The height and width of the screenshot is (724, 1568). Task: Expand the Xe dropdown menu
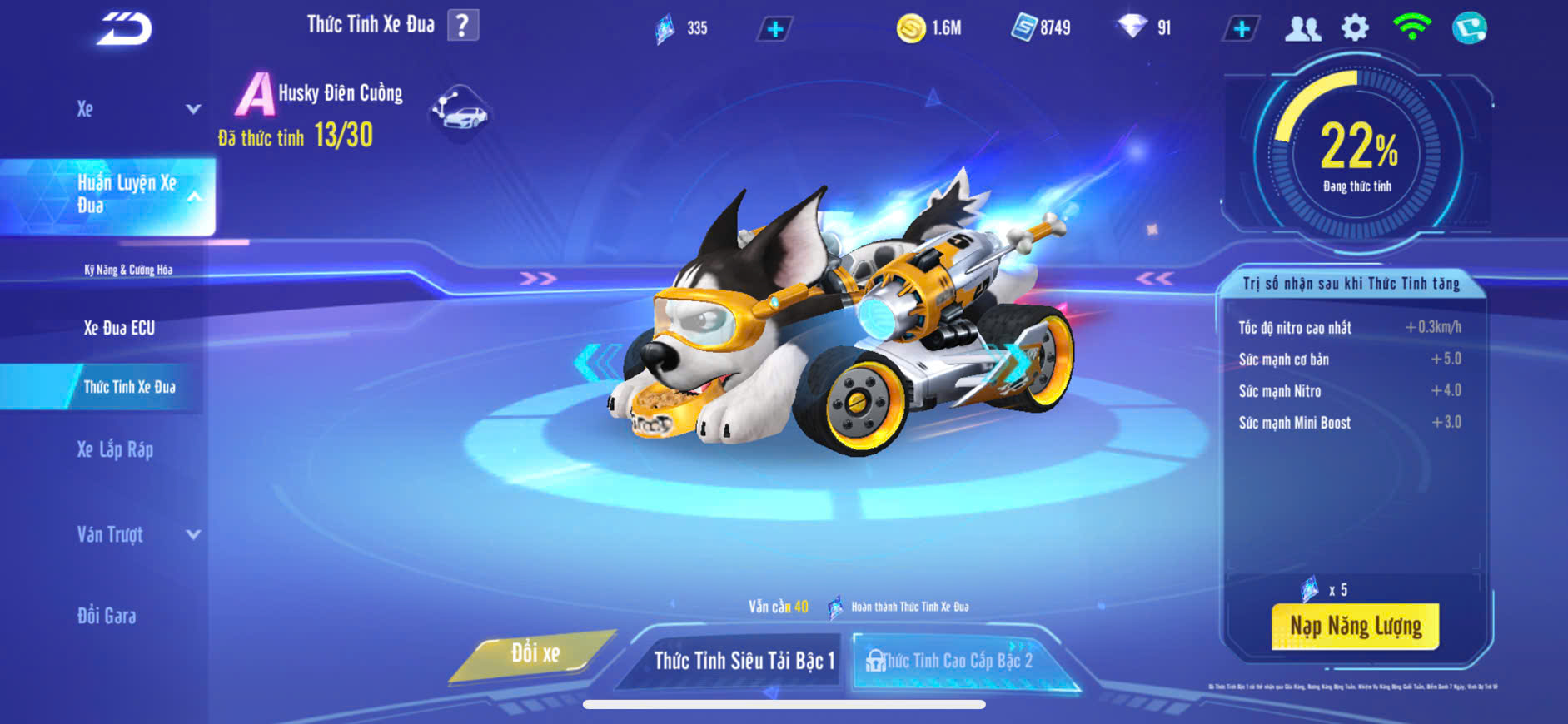[193, 109]
